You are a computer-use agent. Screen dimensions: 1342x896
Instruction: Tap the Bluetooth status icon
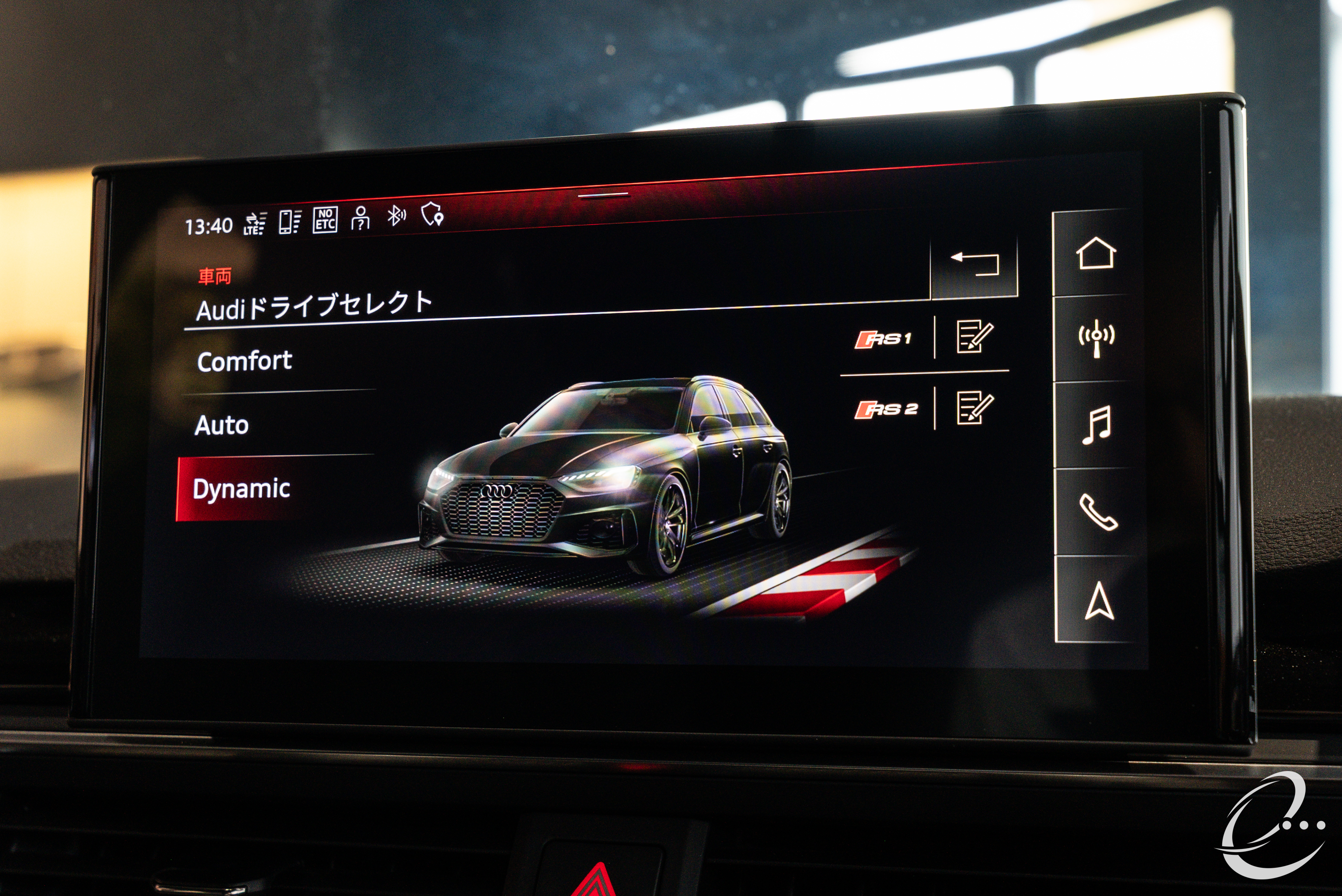click(x=396, y=216)
